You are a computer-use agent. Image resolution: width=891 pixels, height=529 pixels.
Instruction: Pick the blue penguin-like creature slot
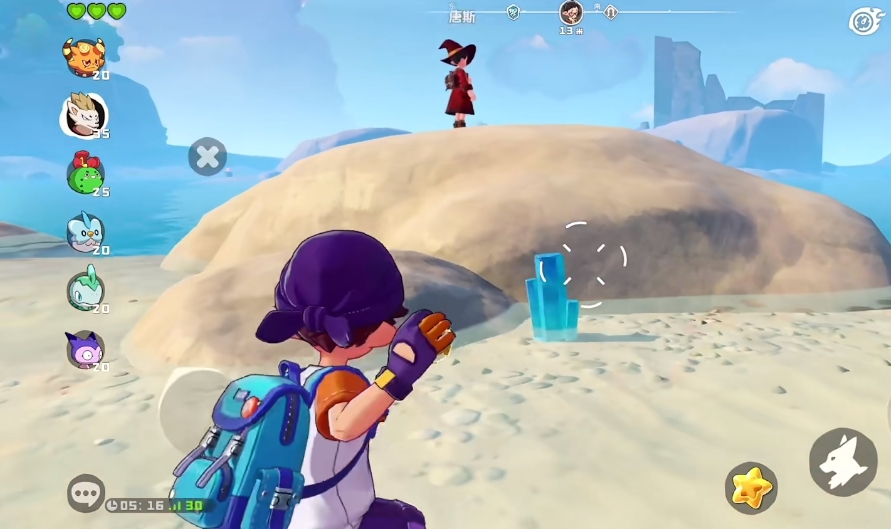(84, 232)
